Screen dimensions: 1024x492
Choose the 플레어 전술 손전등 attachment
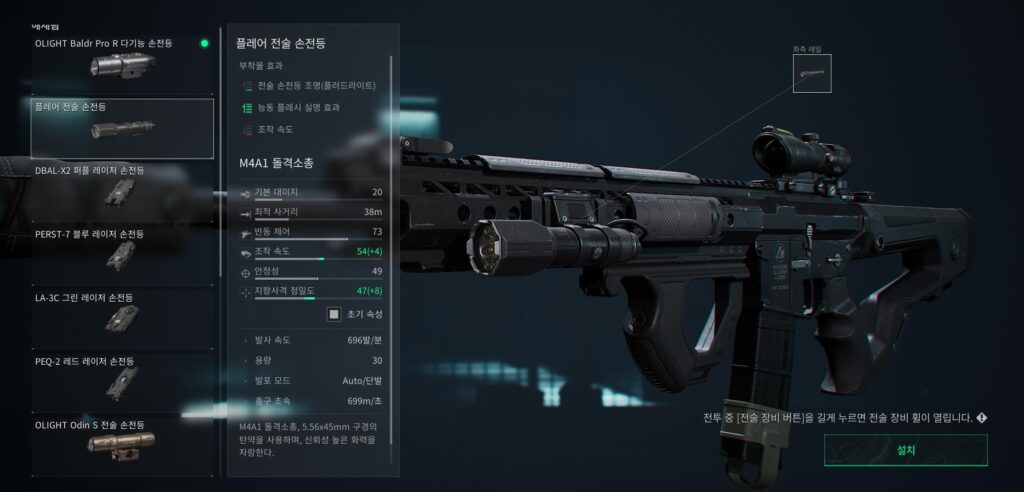(x=121, y=128)
